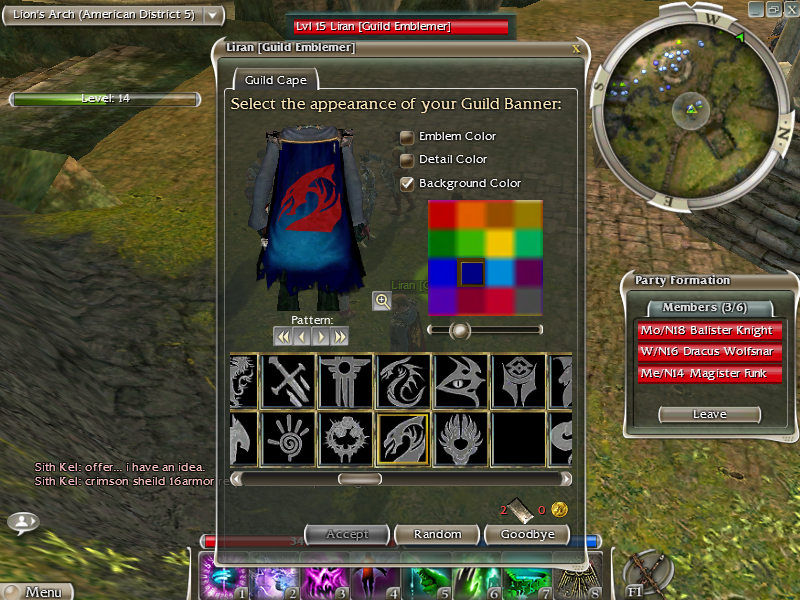Screen dimensions: 800x600
Task: Toggle the Emblem Color checkbox
Action: pyautogui.click(x=407, y=137)
